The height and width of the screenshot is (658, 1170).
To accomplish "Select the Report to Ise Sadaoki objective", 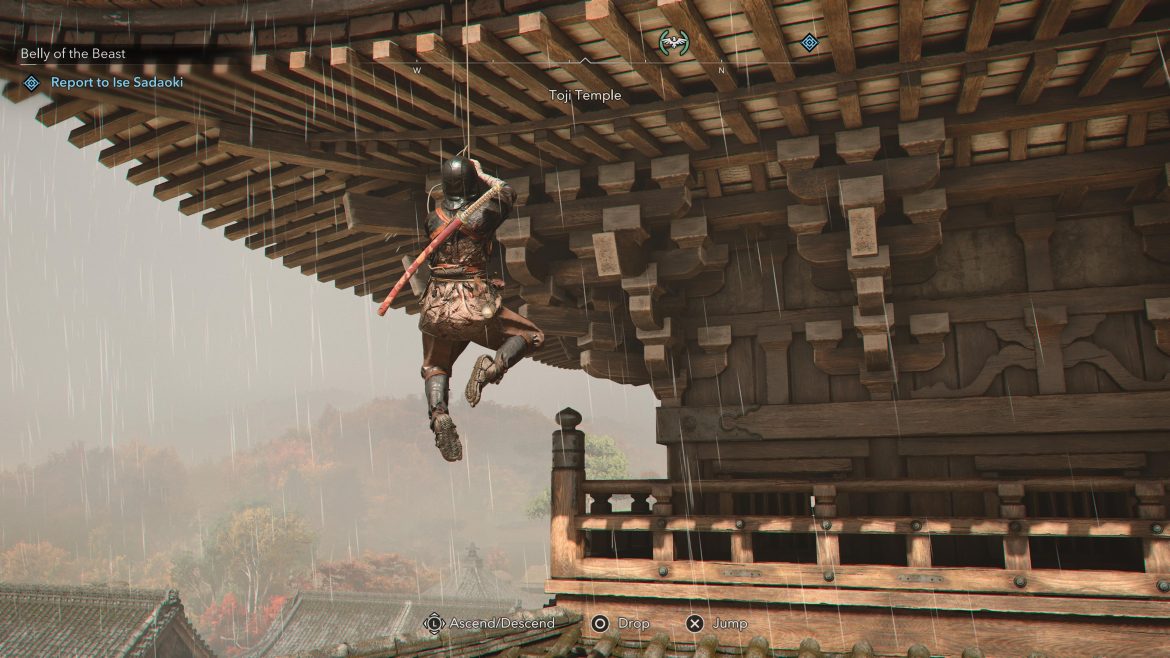I will click(108, 83).
